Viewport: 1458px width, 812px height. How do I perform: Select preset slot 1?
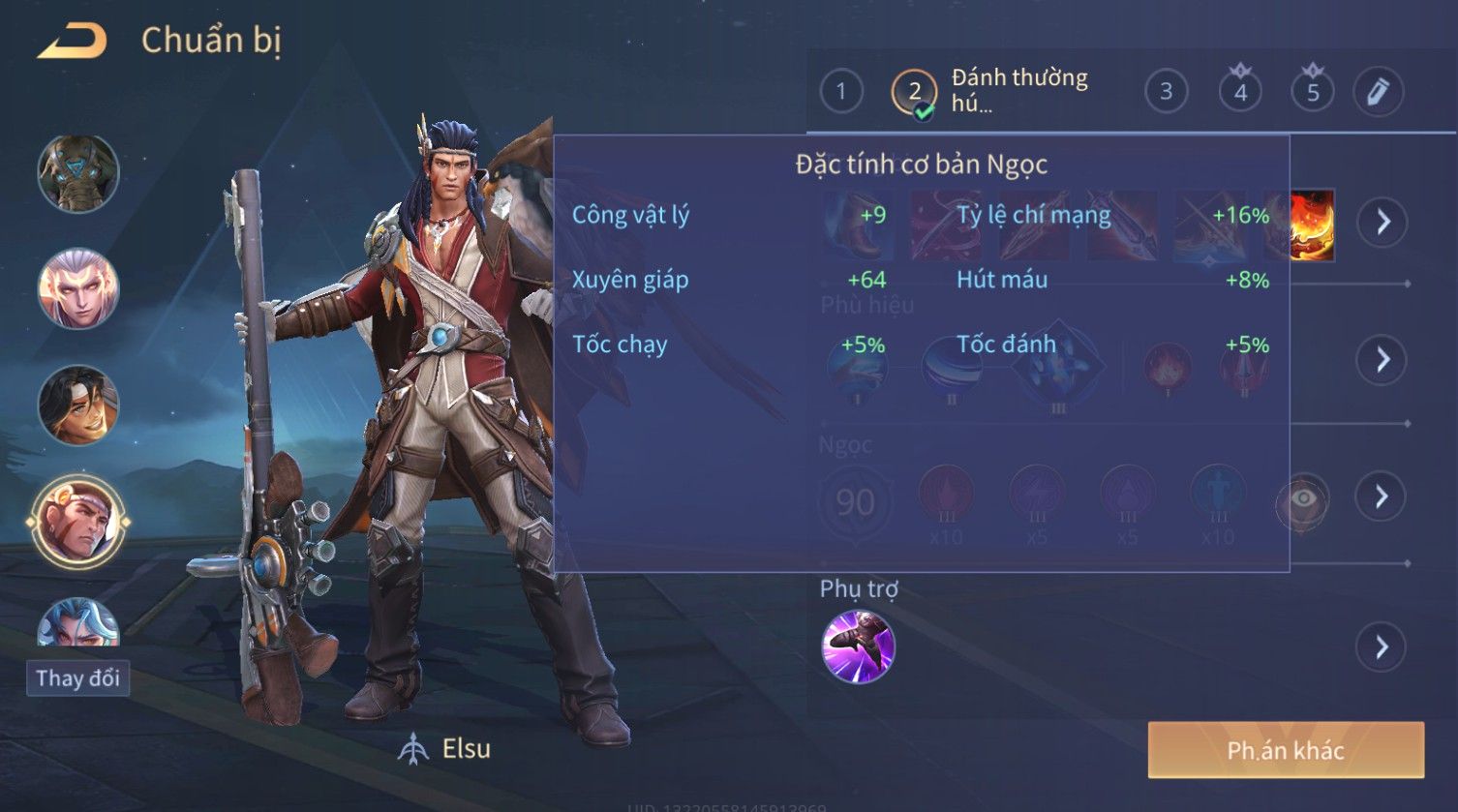tap(840, 92)
